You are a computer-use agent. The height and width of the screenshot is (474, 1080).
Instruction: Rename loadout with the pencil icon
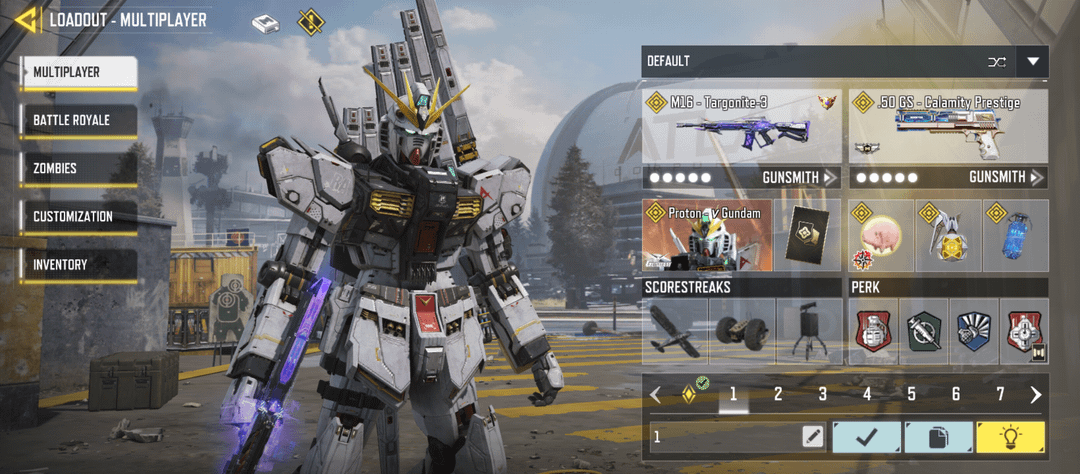click(x=812, y=437)
